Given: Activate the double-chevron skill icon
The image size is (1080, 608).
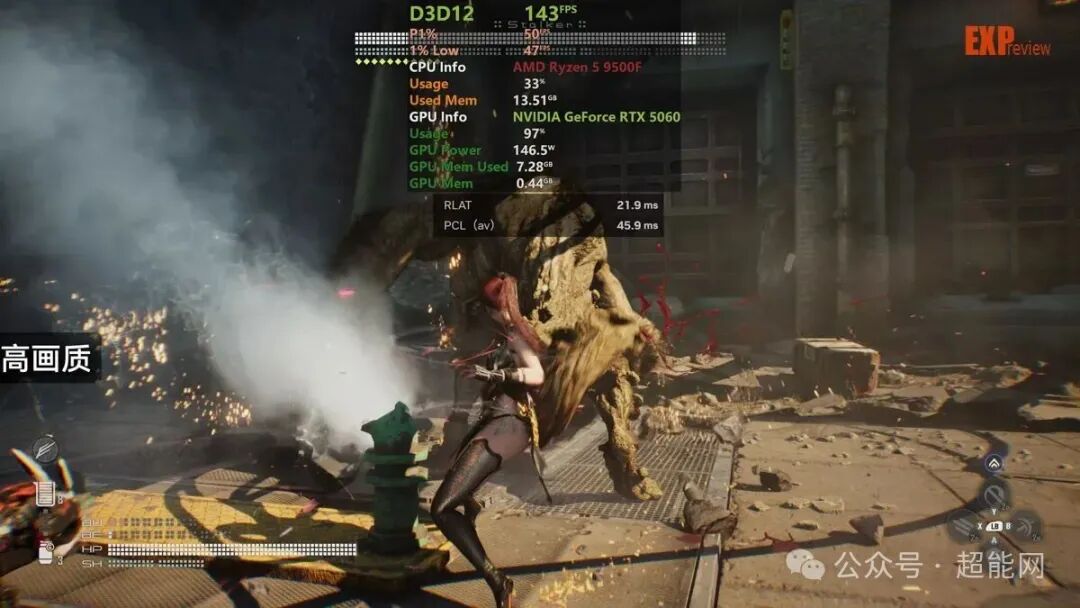Looking at the screenshot, I should pyautogui.click(x=993, y=463).
